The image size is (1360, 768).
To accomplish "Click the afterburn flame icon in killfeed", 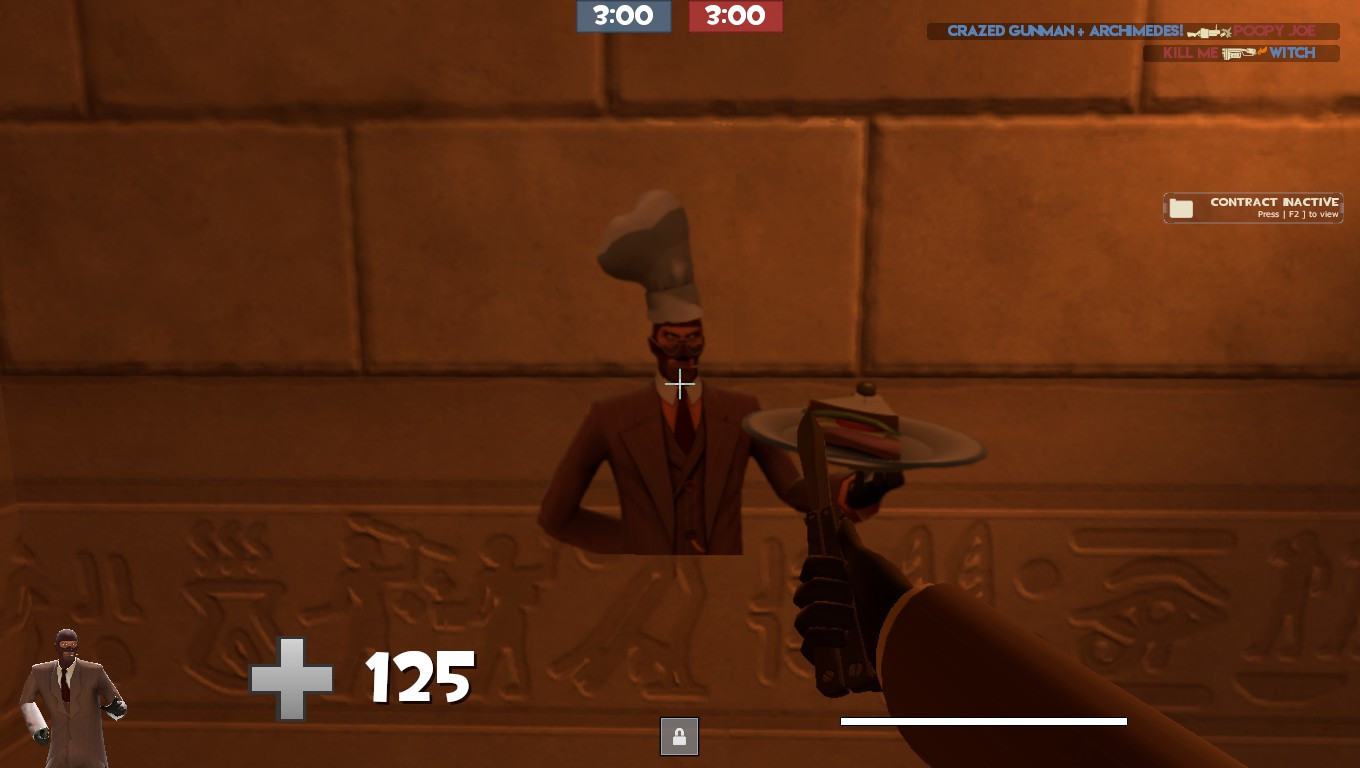I will (x=1262, y=51).
